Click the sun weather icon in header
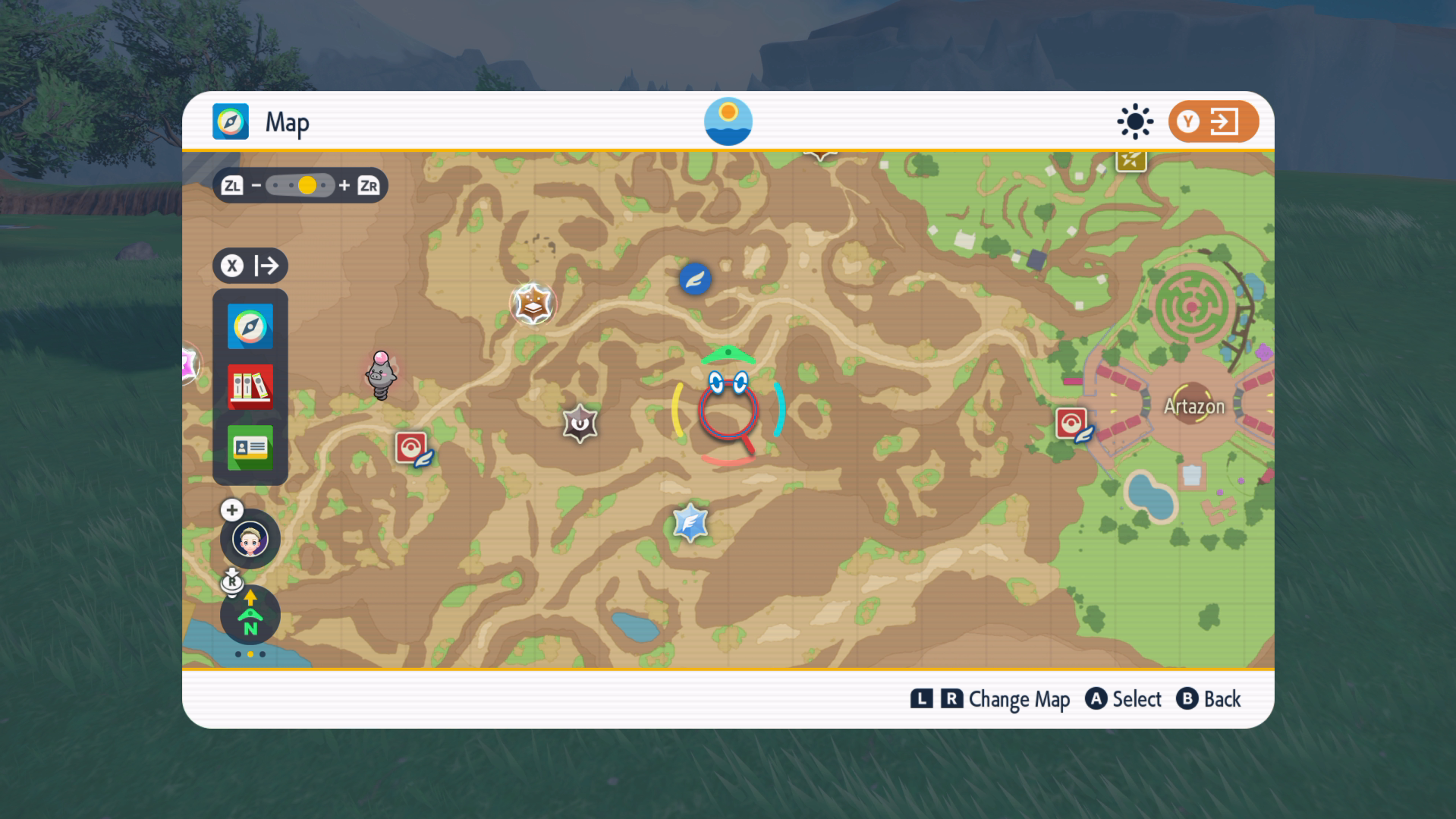This screenshot has height=819, width=1456. click(x=1135, y=121)
